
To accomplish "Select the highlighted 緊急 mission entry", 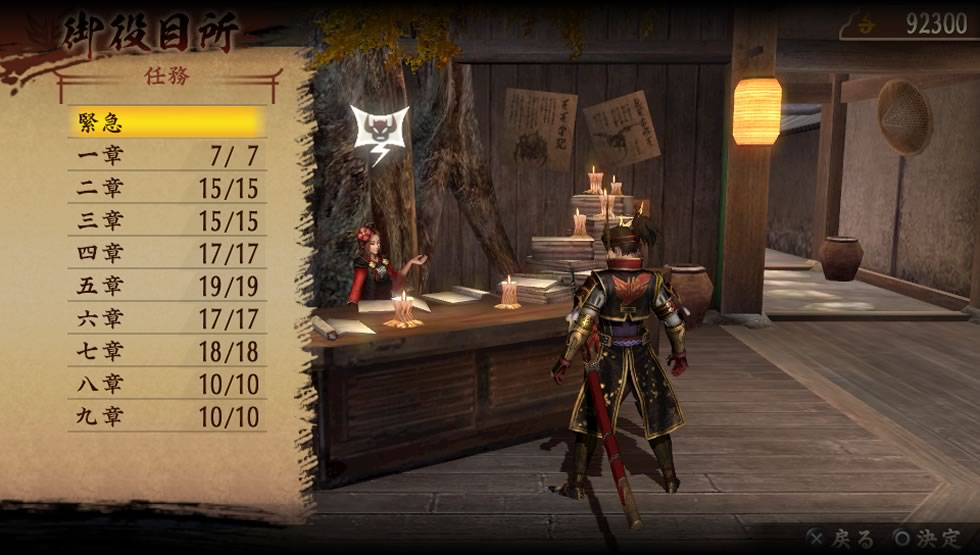I will click(x=167, y=123).
